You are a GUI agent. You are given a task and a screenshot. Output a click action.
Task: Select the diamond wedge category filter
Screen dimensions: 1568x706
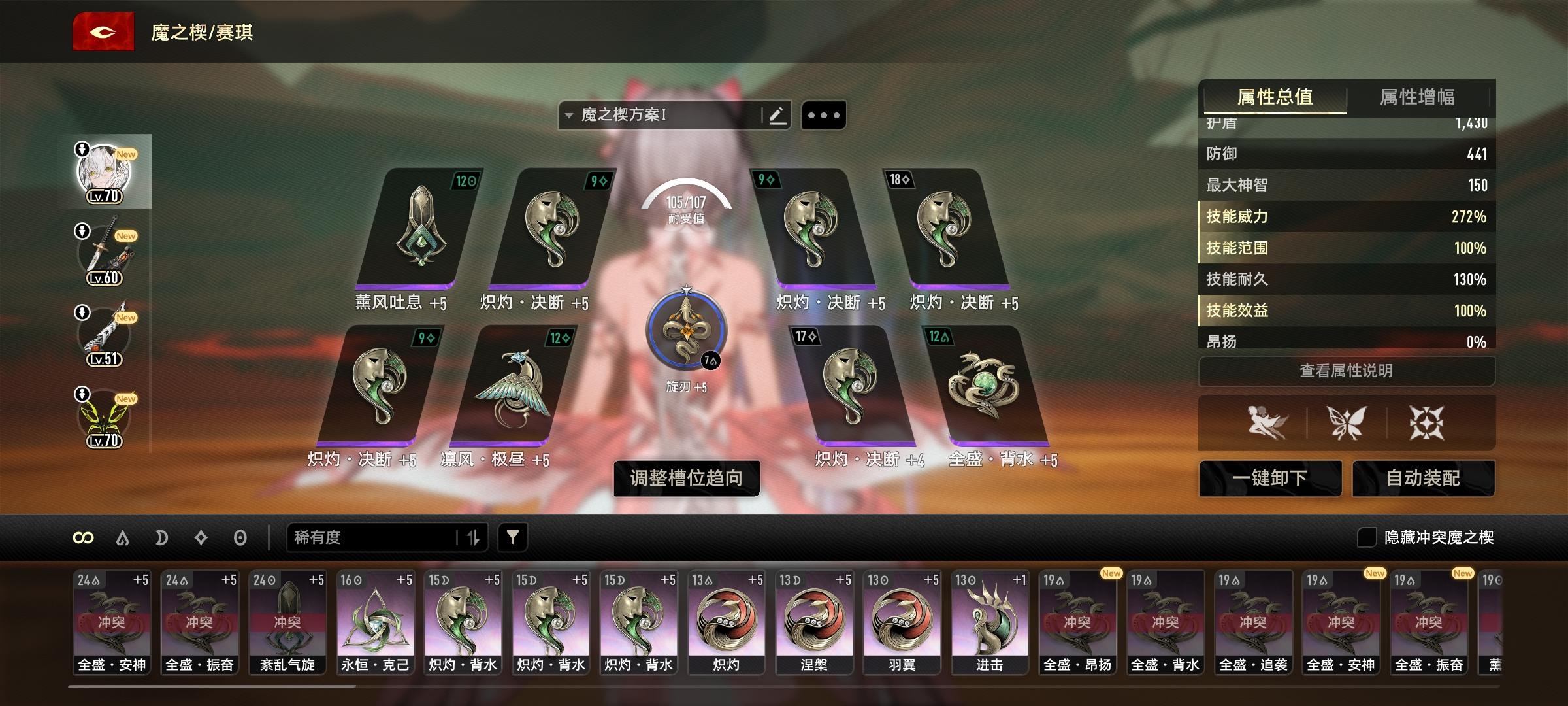point(201,538)
